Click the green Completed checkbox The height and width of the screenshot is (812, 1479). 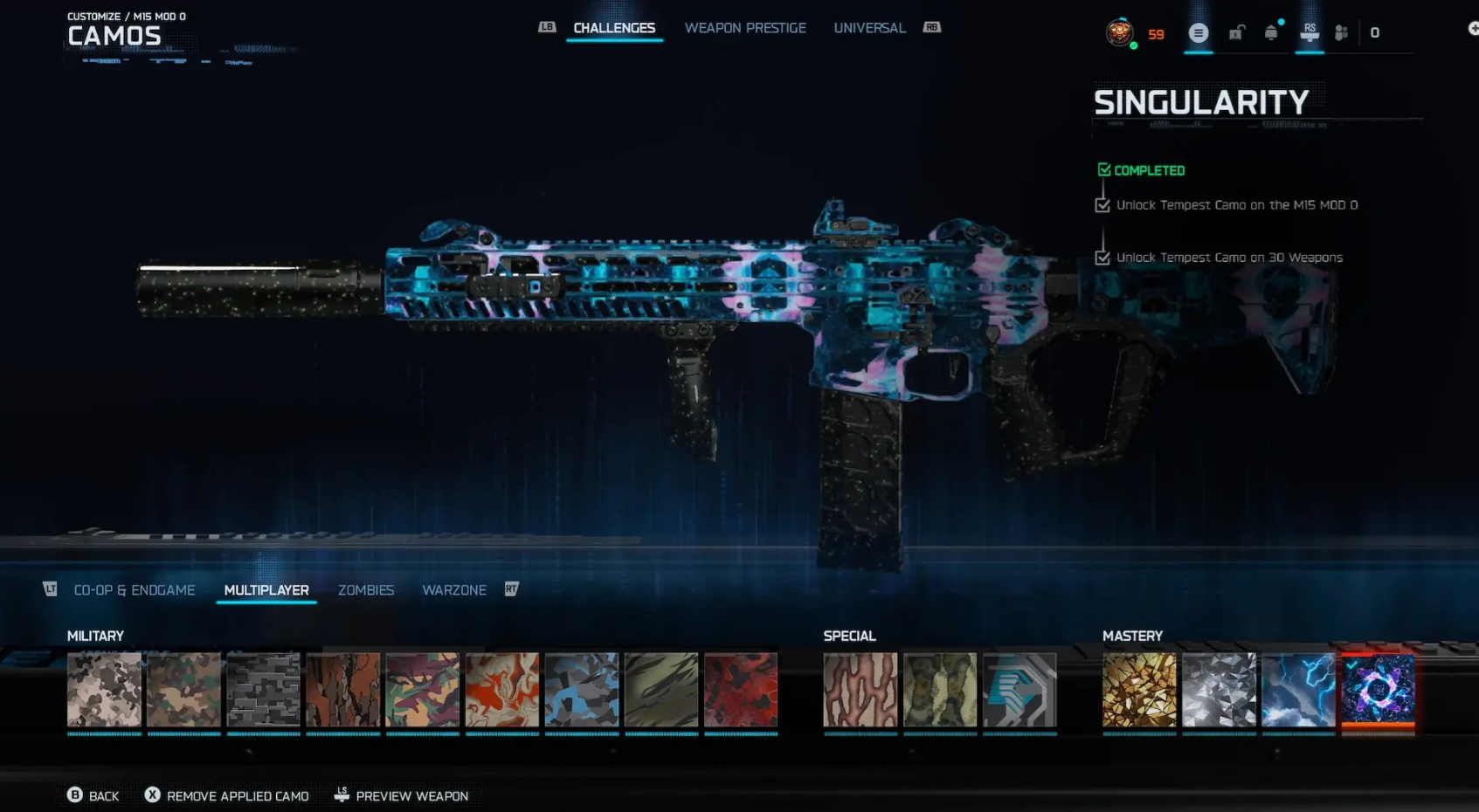[1103, 169]
